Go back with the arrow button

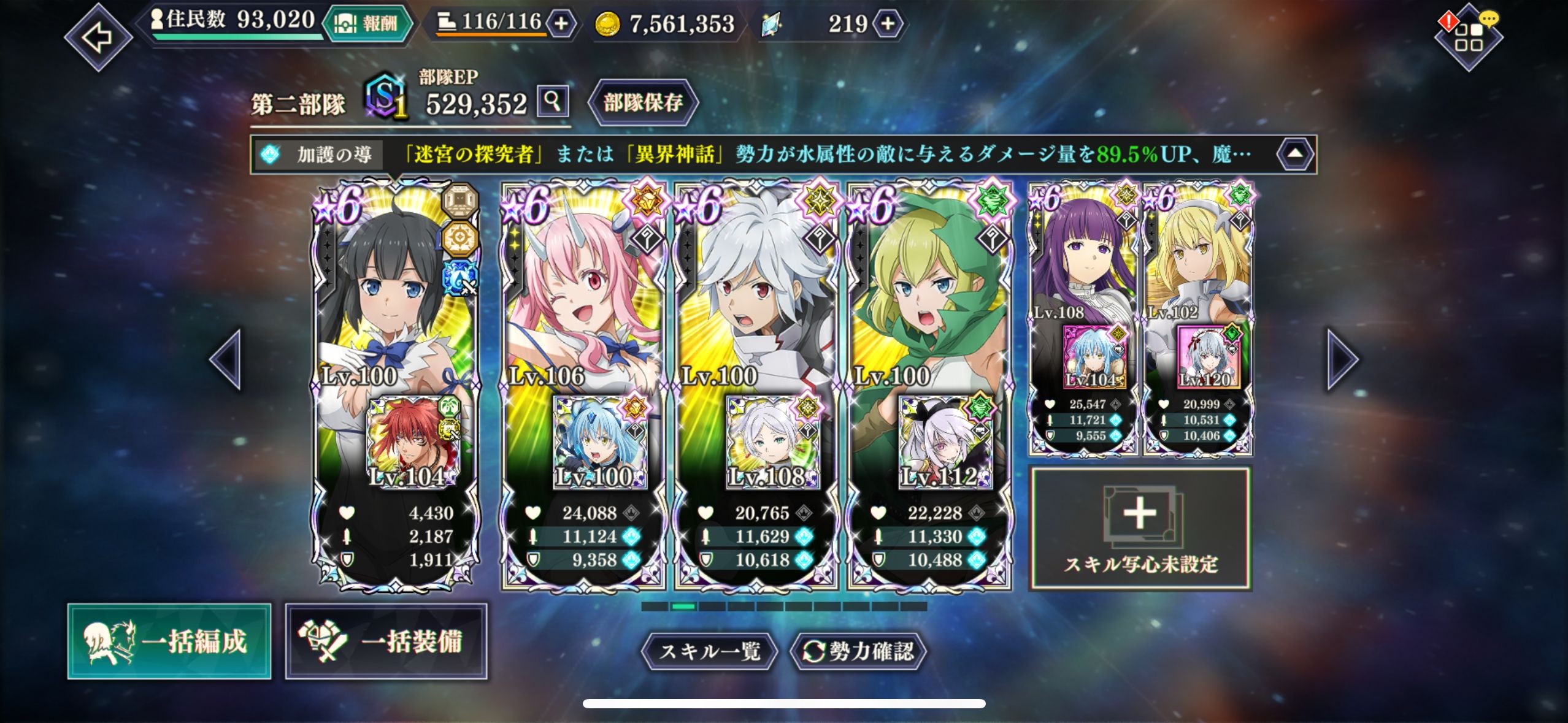pos(98,37)
